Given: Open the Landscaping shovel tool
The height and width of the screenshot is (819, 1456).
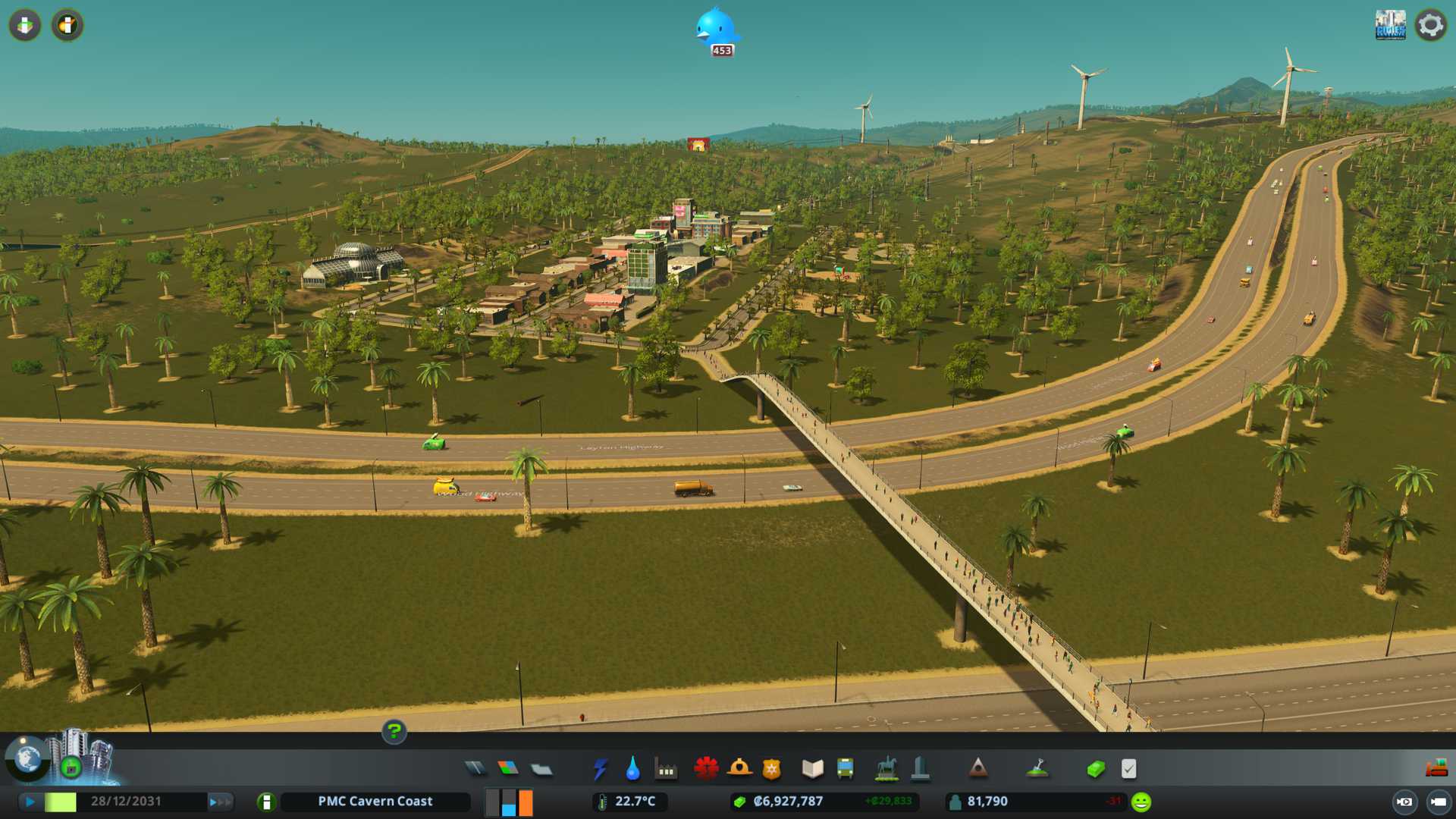Looking at the screenshot, I should pyautogui.click(x=1037, y=769).
